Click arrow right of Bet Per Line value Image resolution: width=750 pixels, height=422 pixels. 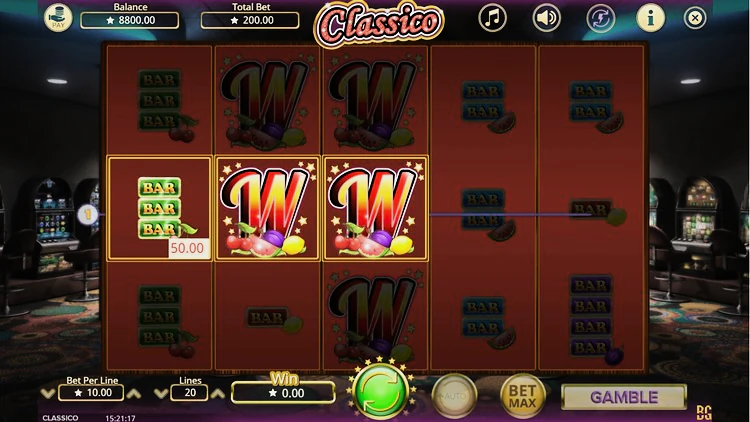pos(136,394)
